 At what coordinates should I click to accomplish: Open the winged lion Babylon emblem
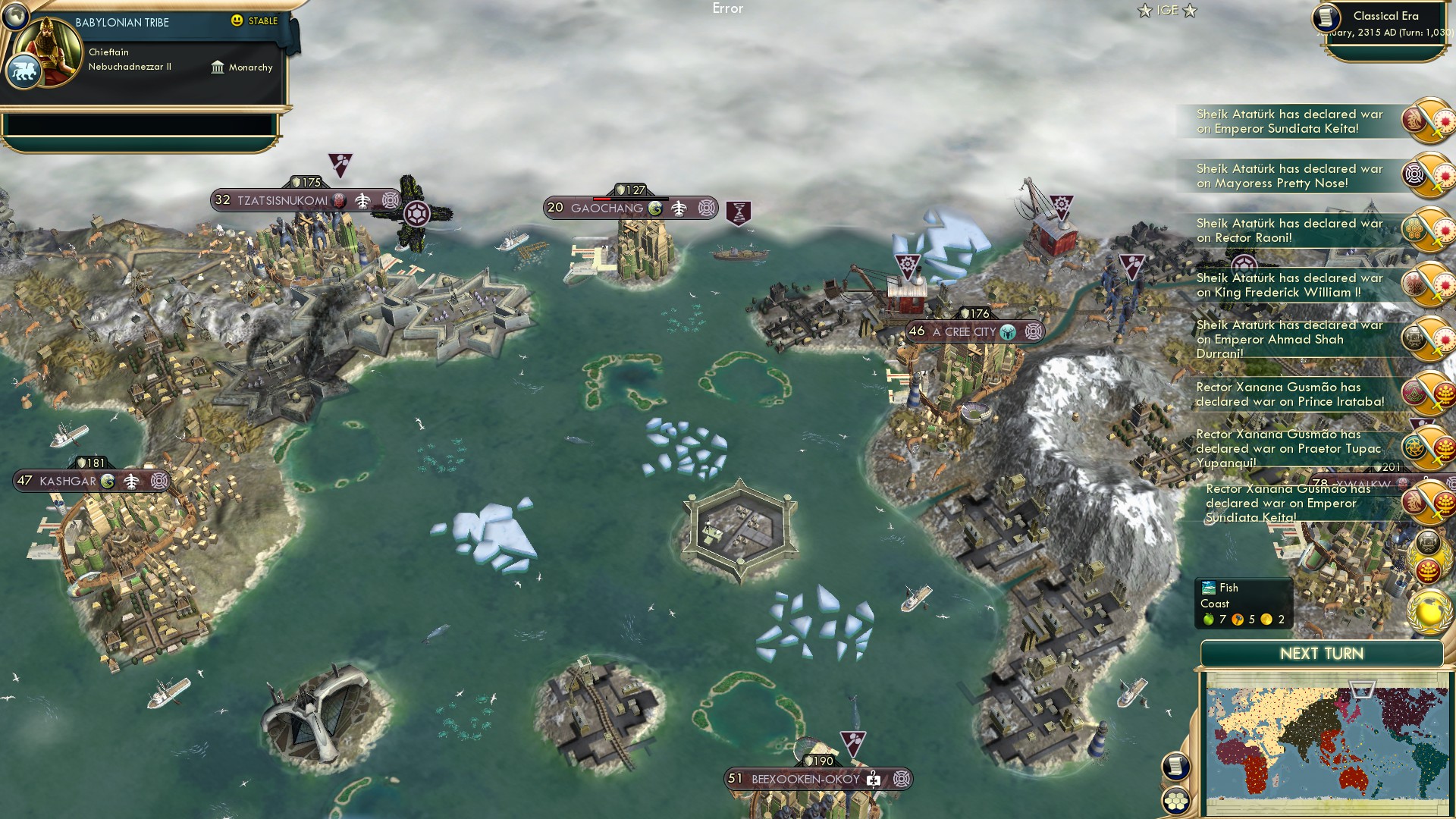(x=24, y=73)
